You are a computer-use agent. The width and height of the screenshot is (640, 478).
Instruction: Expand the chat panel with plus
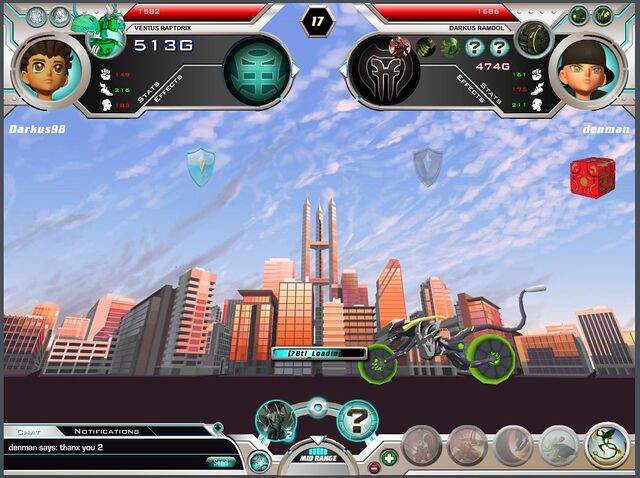click(219, 429)
